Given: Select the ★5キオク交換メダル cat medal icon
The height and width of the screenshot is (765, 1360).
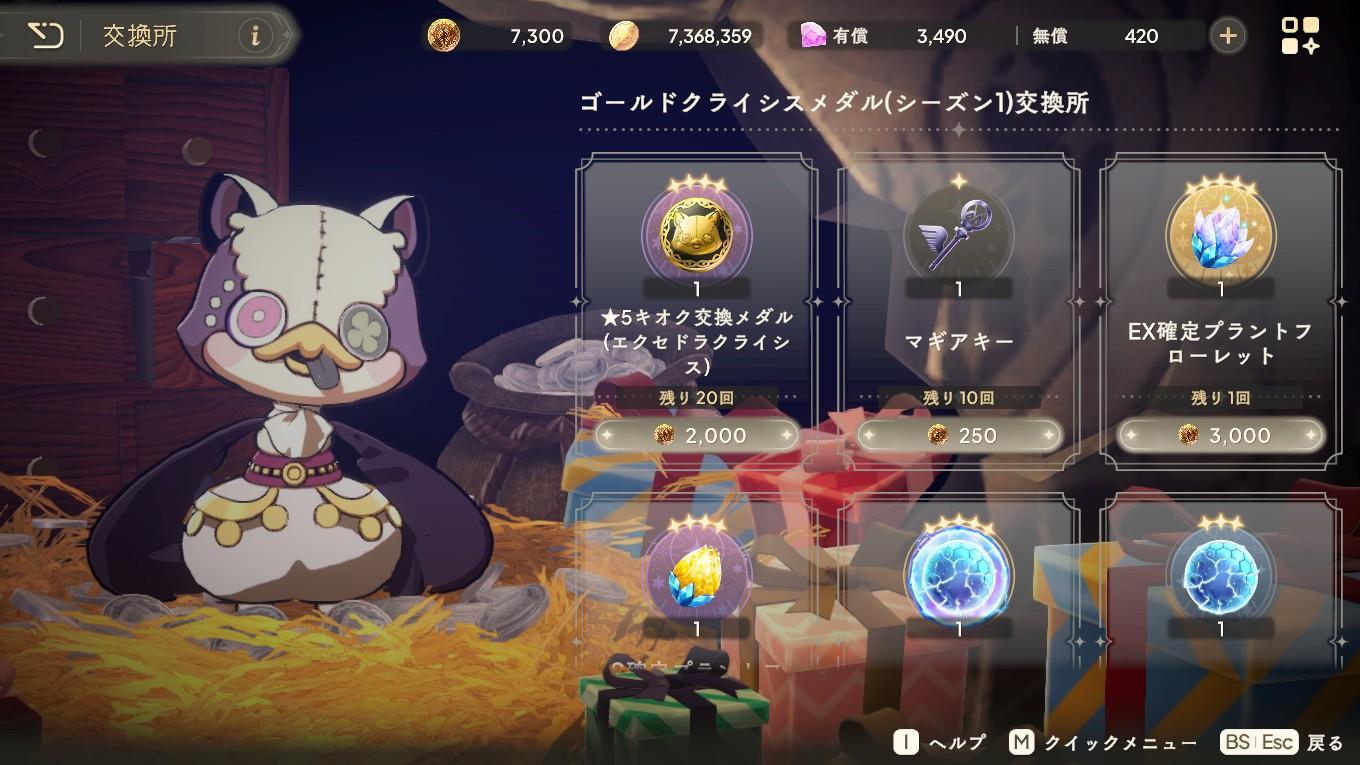Looking at the screenshot, I should [x=696, y=235].
